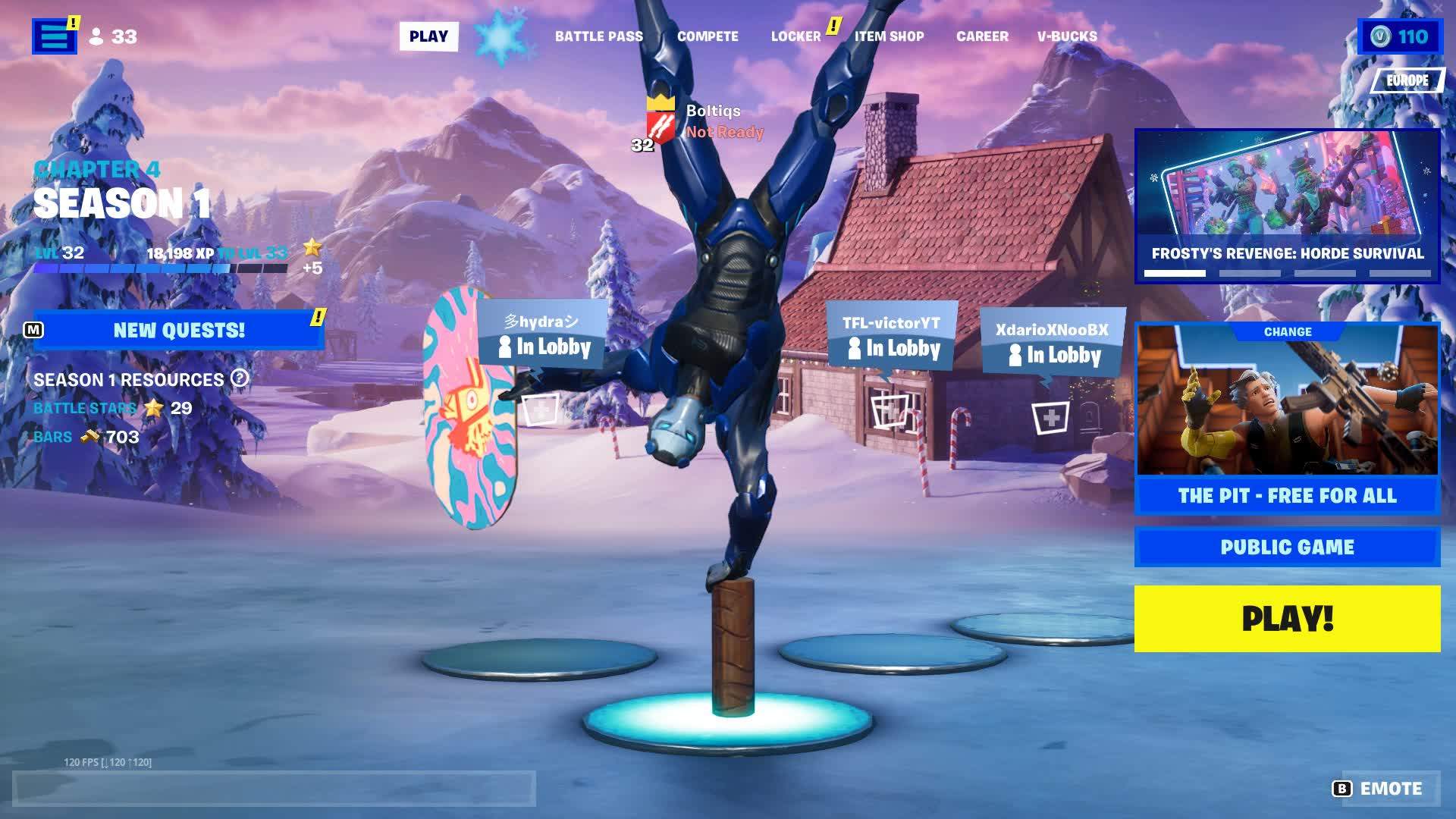This screenshot has height=819, width=1456.
Task: Open the BATTLE PASS tab
Action: pos(600,36)
